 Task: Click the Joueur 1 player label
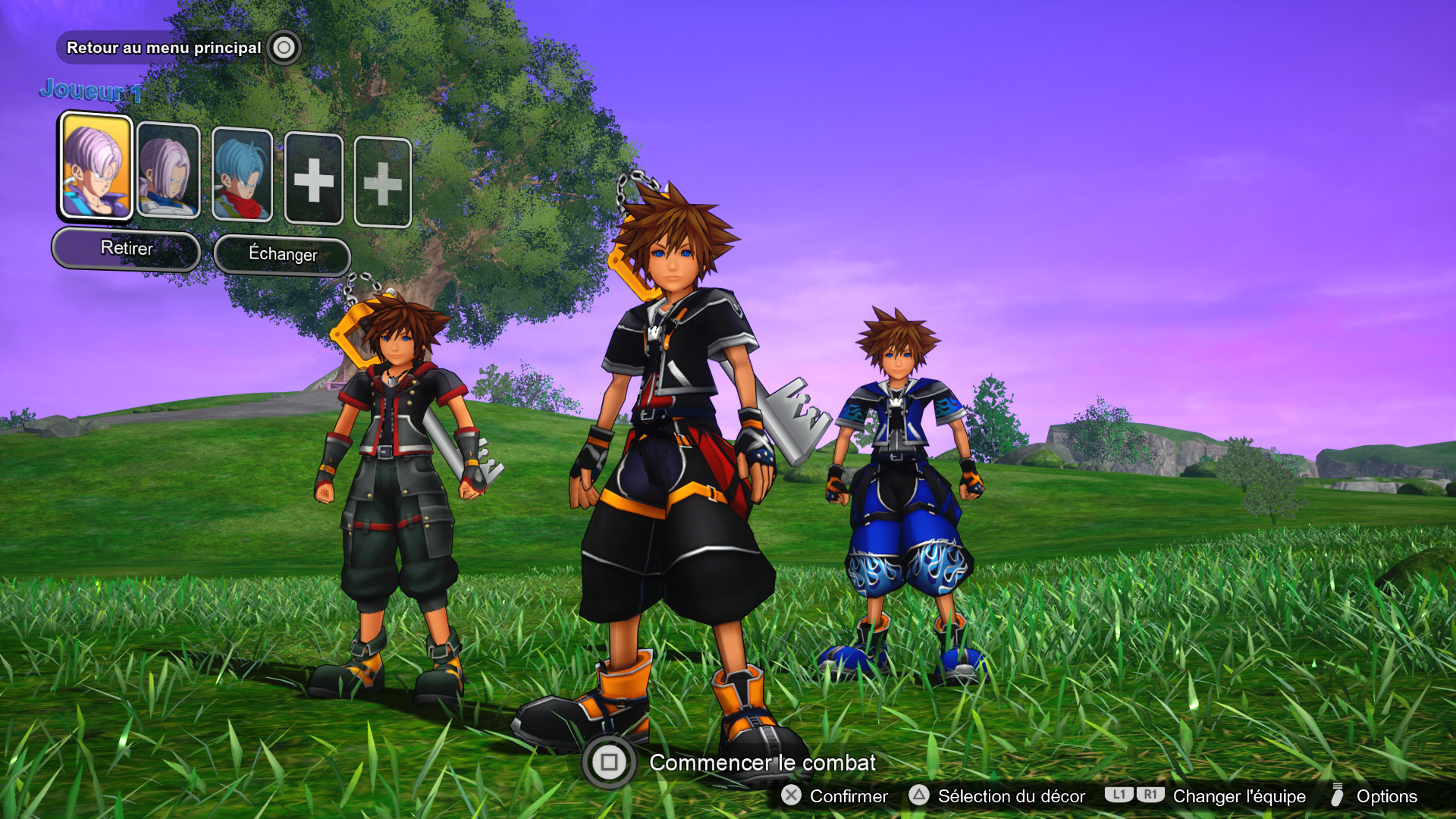point(92,92)
